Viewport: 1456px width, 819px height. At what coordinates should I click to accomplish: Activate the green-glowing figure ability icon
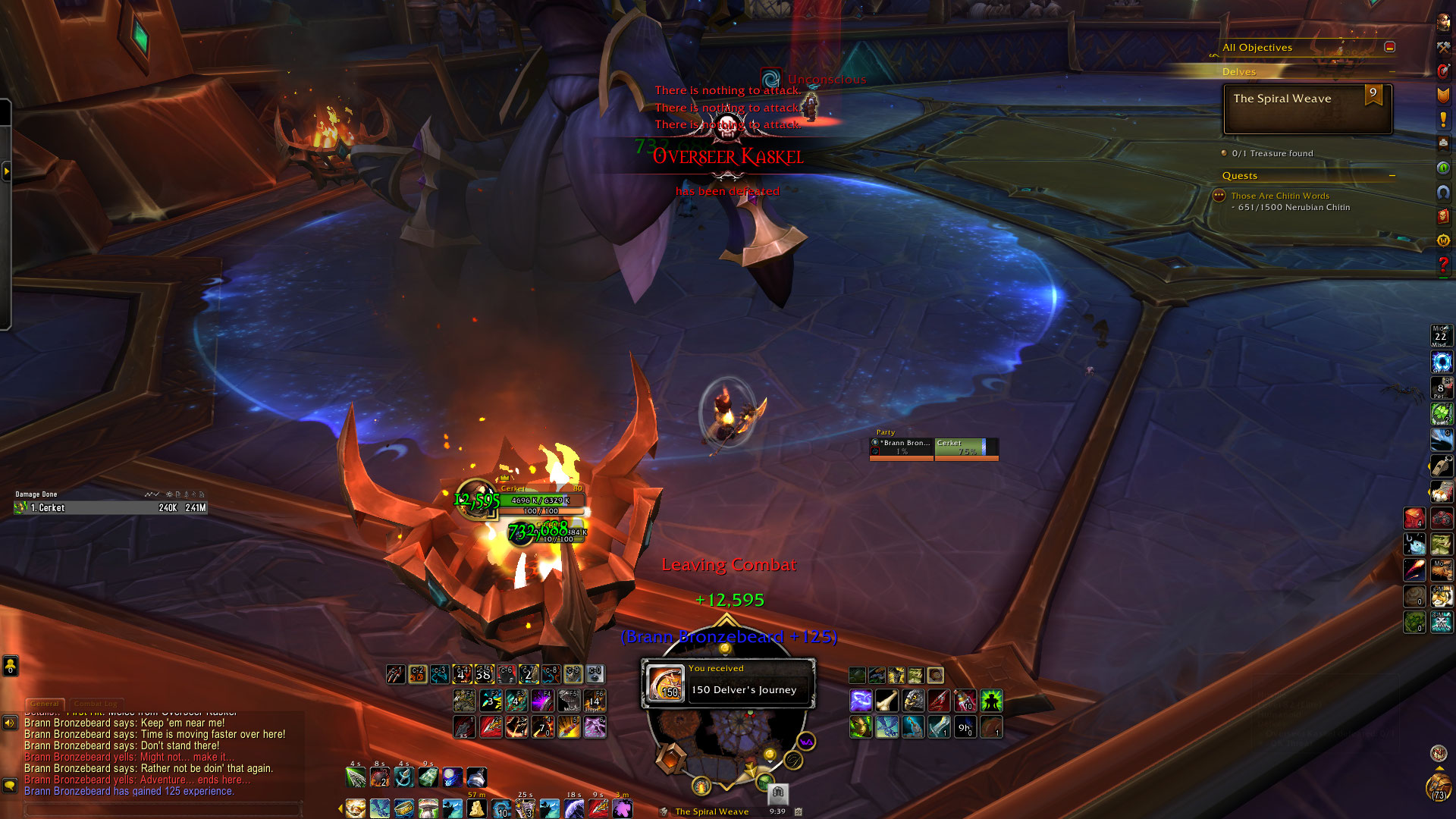(991, 700)
